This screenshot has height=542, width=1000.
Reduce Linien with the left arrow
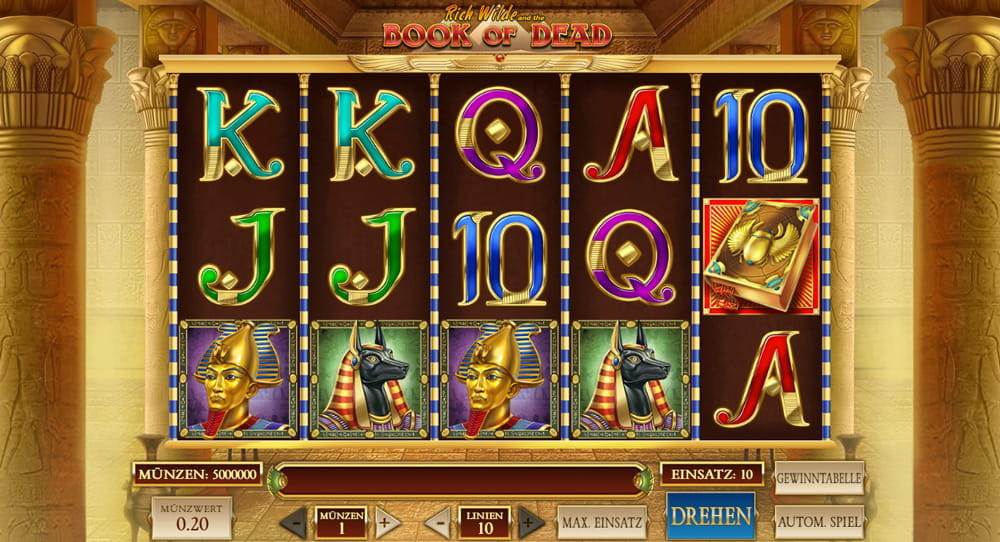[x=437, y=522]
